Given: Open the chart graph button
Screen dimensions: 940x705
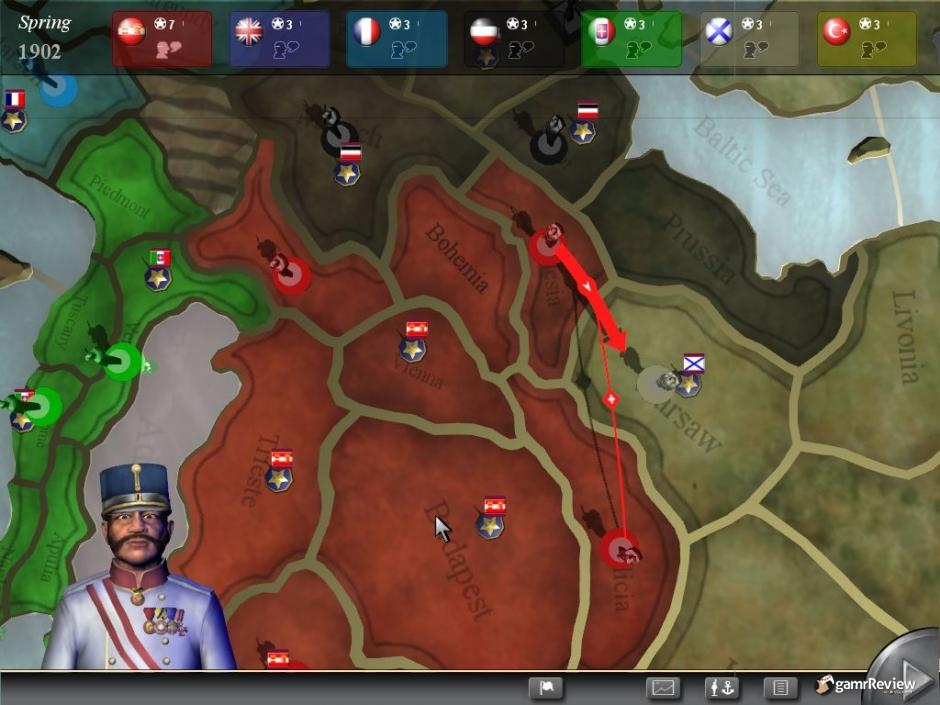Looking at the screenshot, I should click(x=664, y=688).
